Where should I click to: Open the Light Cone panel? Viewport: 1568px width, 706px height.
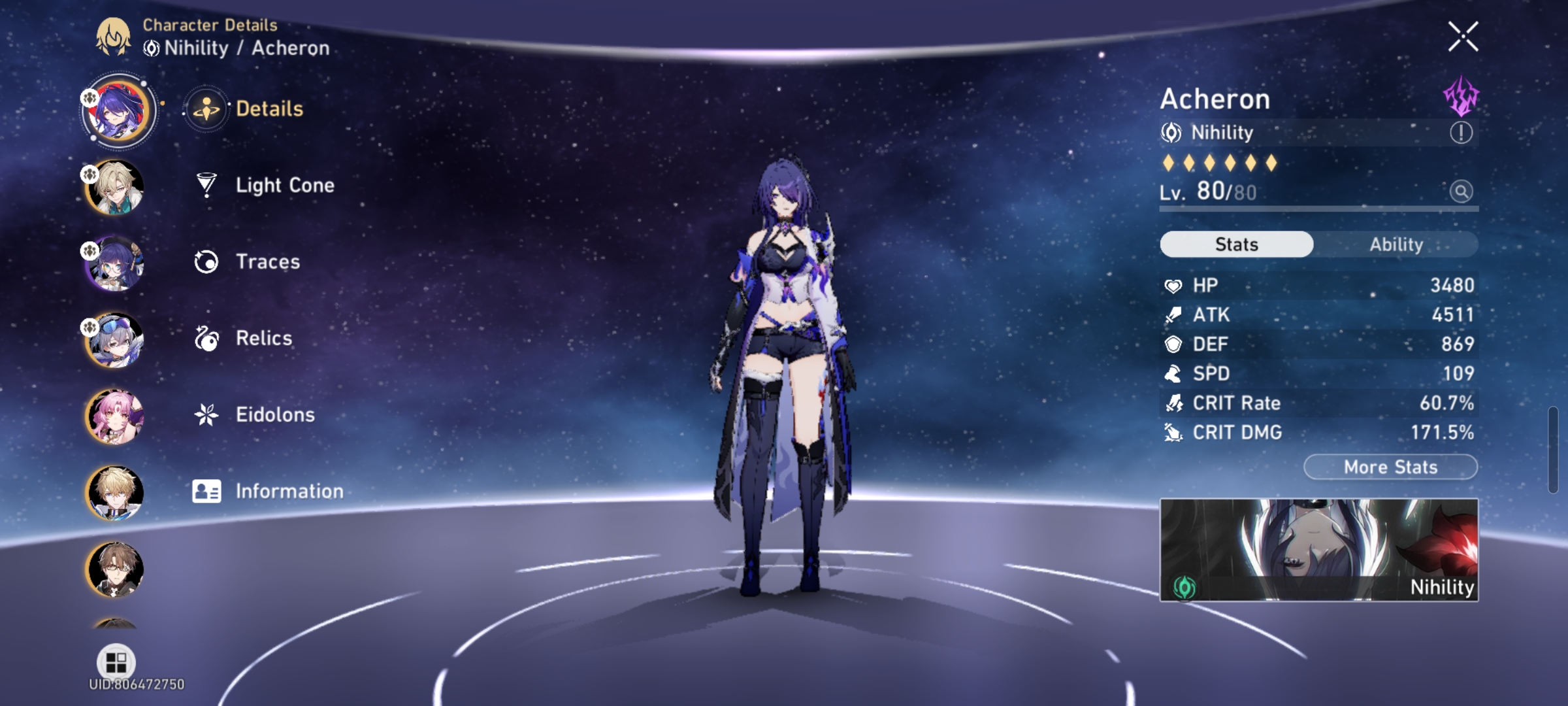tap(284, 185)
